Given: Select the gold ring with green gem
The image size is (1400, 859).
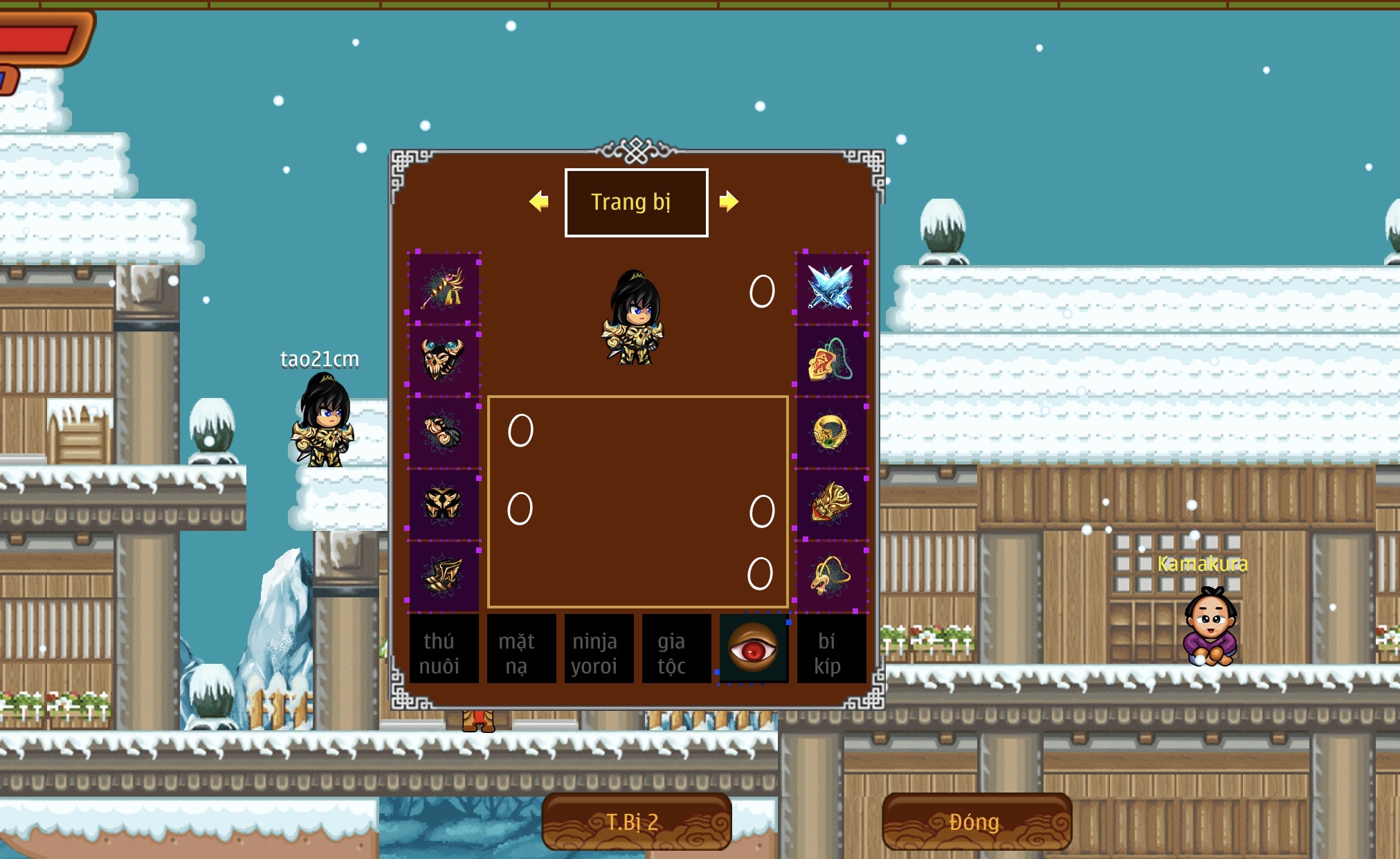Looking at the screenshot, I should pyautogui.click(x=830, y=432).
